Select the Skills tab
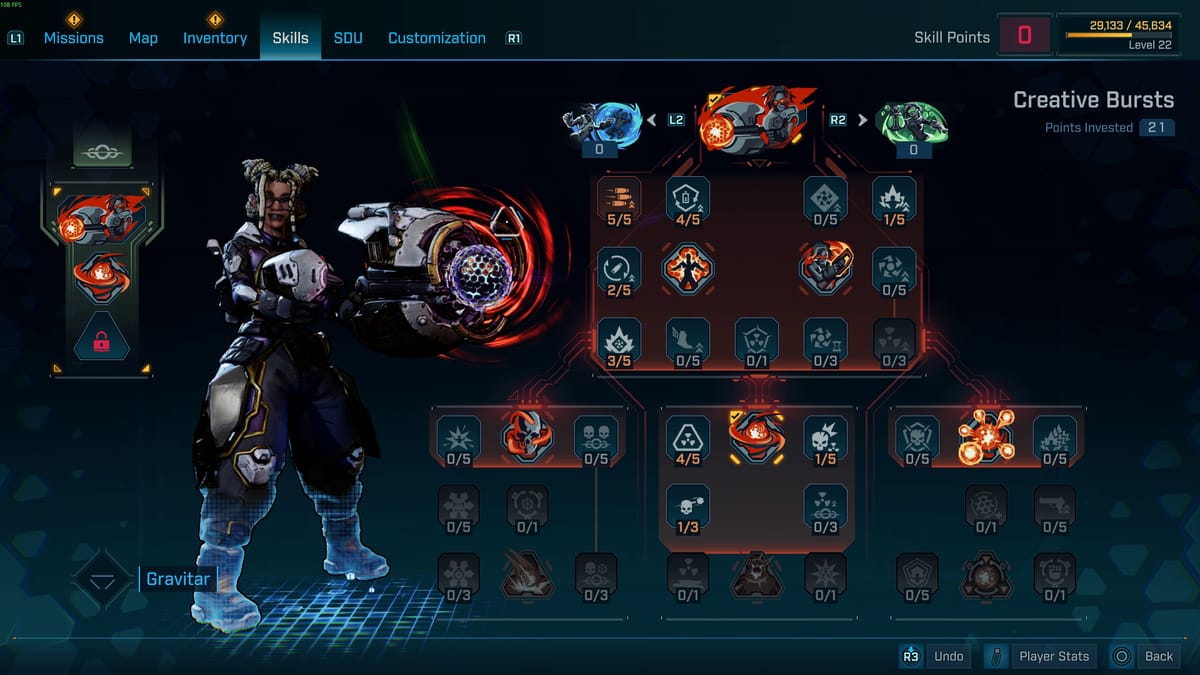1200x675 pixels. coord(290,38)
